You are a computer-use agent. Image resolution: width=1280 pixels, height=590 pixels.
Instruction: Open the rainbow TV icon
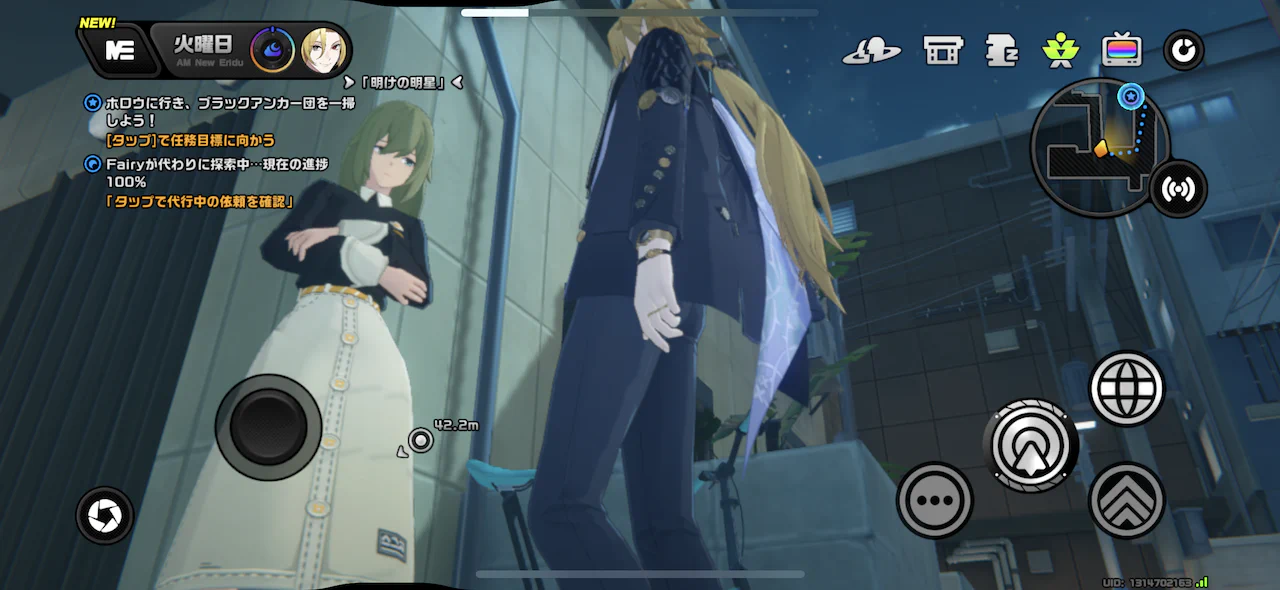[x=1122, y=50]
